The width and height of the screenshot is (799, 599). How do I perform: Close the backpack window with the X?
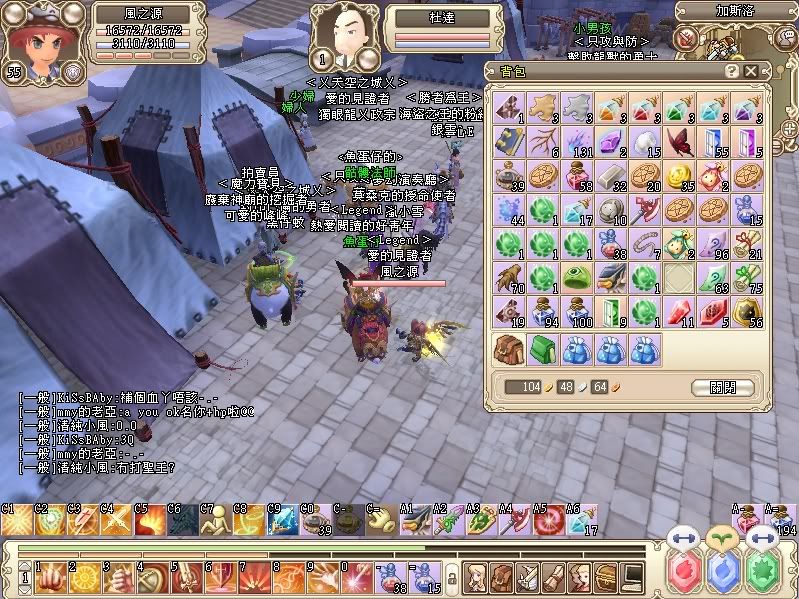(x=751, y=71)
